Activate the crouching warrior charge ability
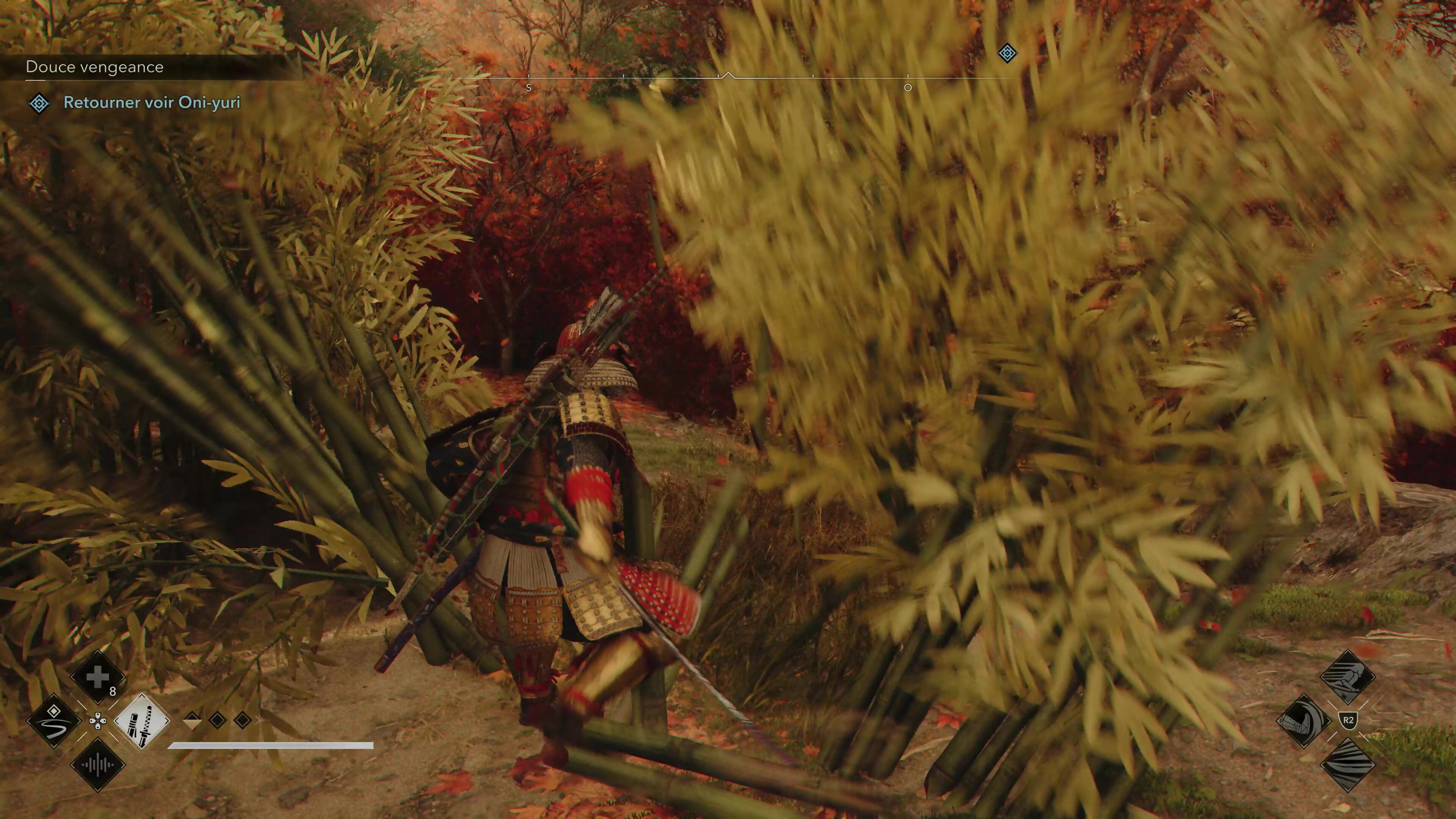 coord(1348,676)
